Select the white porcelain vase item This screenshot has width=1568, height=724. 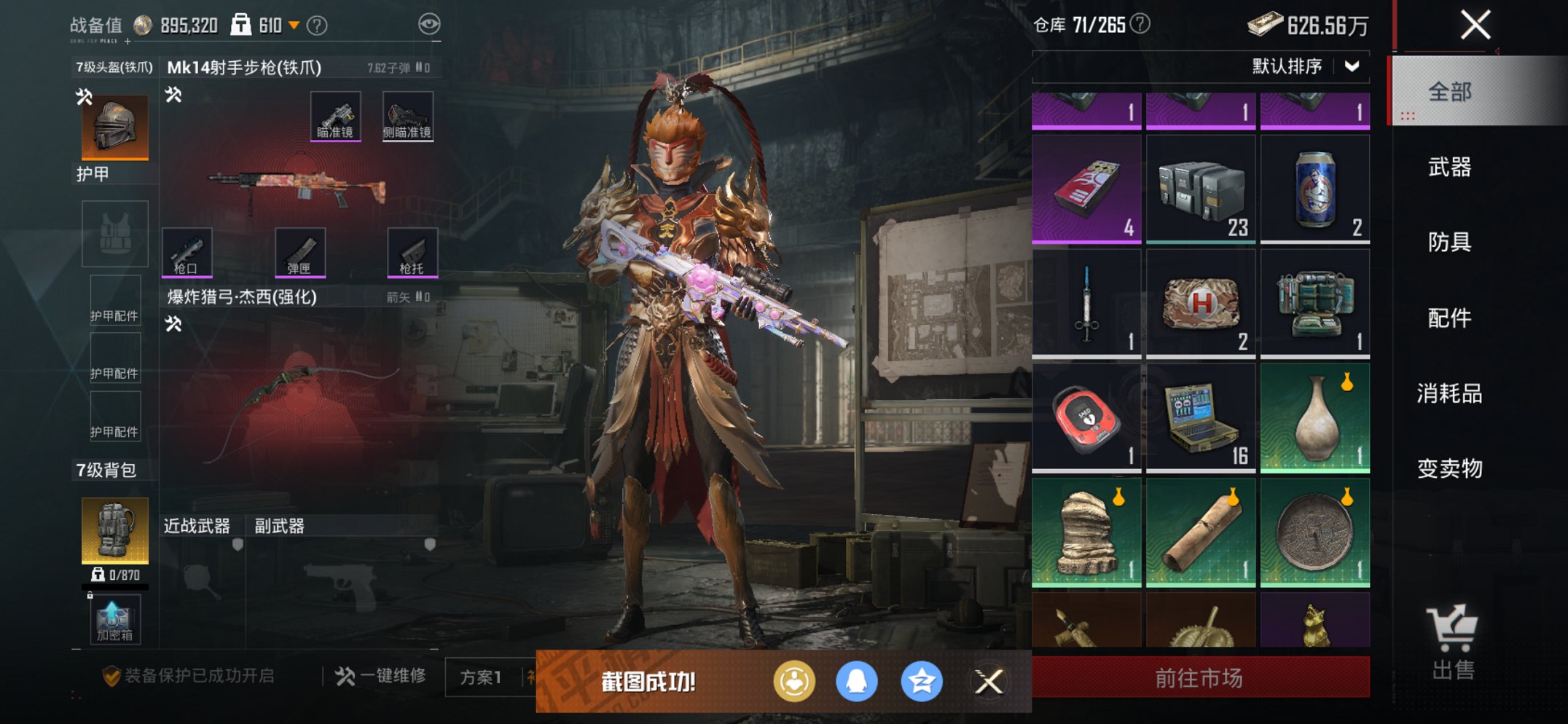(1315, 418)
